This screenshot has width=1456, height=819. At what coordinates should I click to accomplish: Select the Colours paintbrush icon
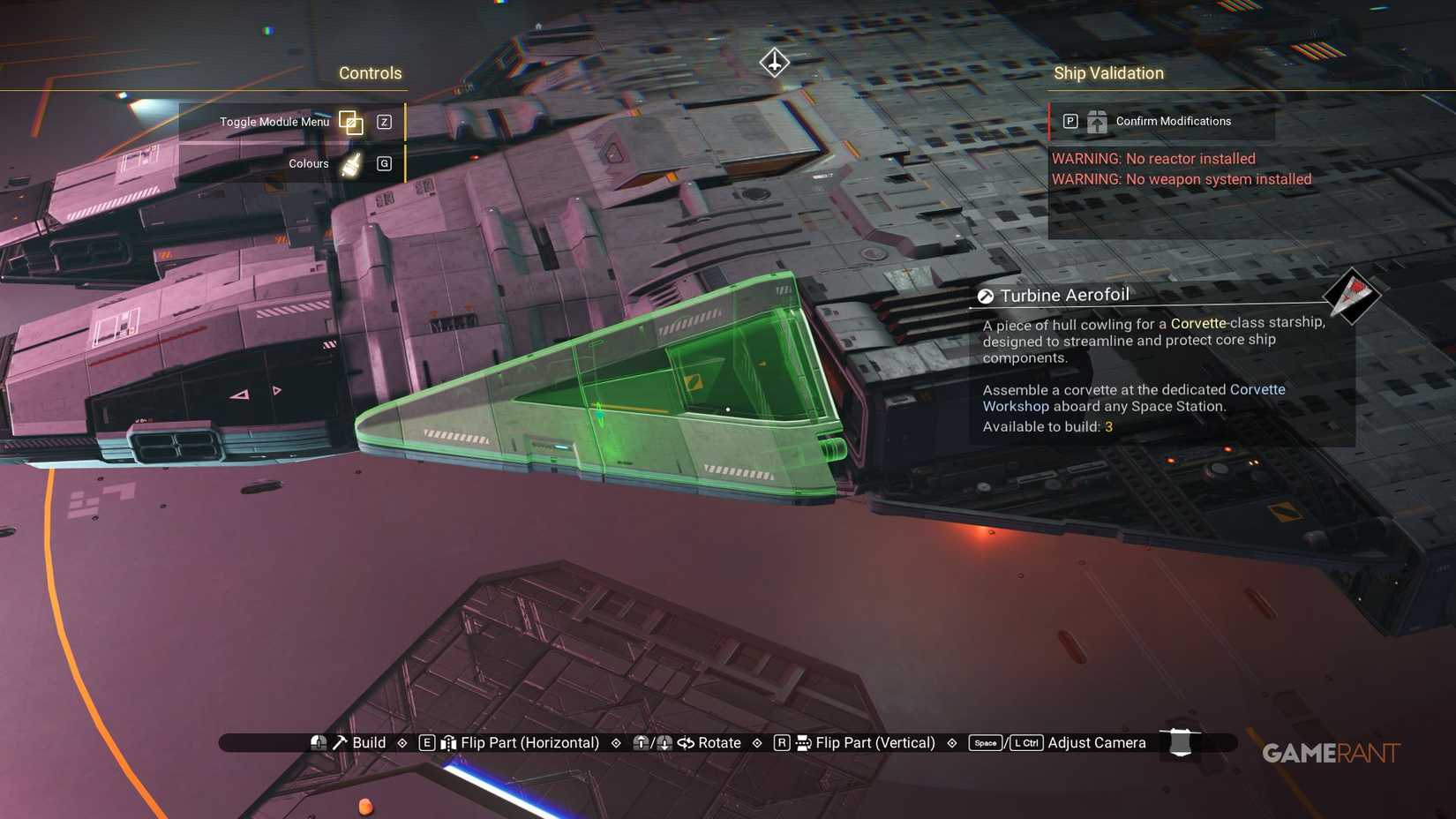coord(349,163)
